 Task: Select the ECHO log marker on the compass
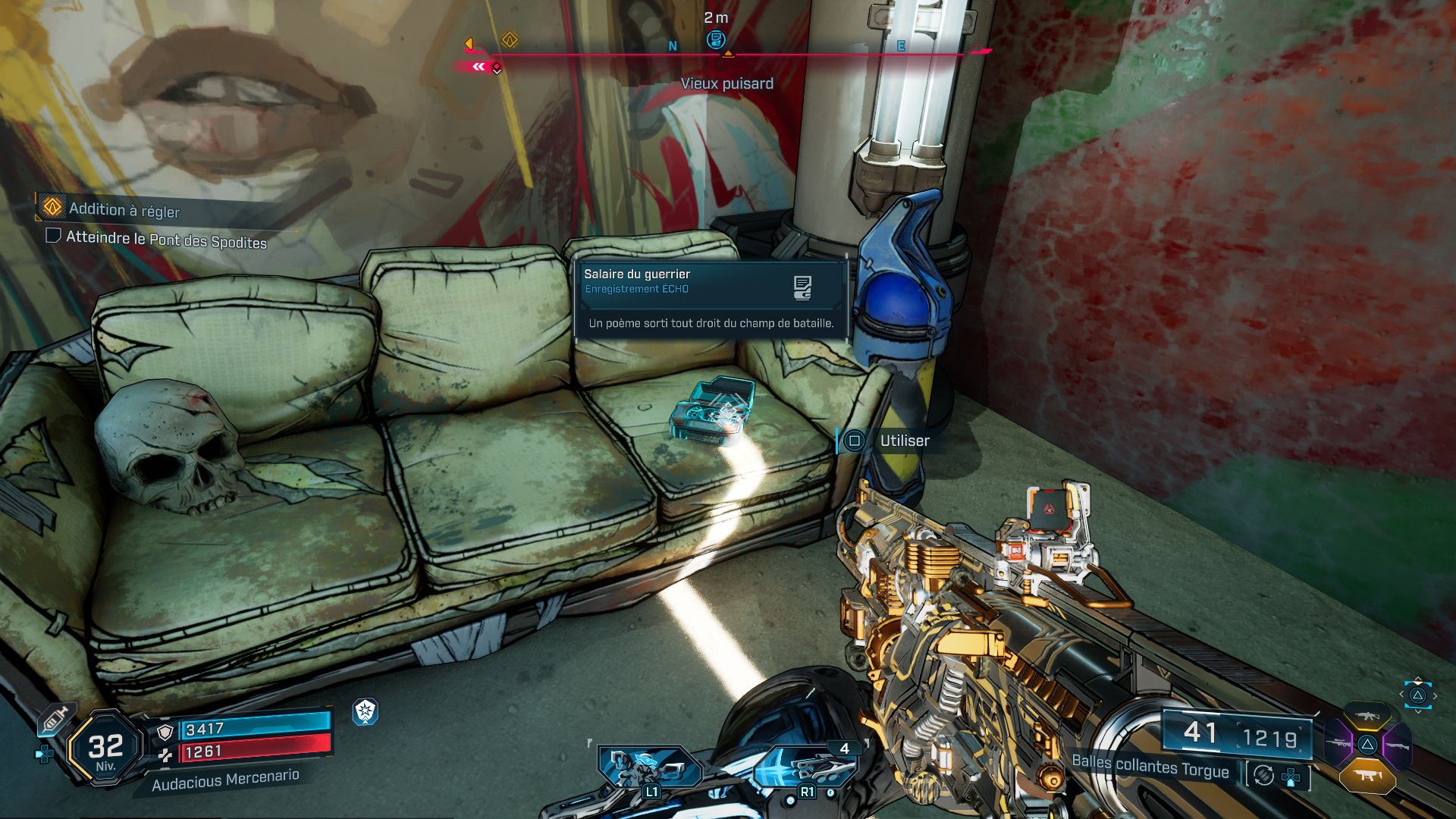pos(715,39)
